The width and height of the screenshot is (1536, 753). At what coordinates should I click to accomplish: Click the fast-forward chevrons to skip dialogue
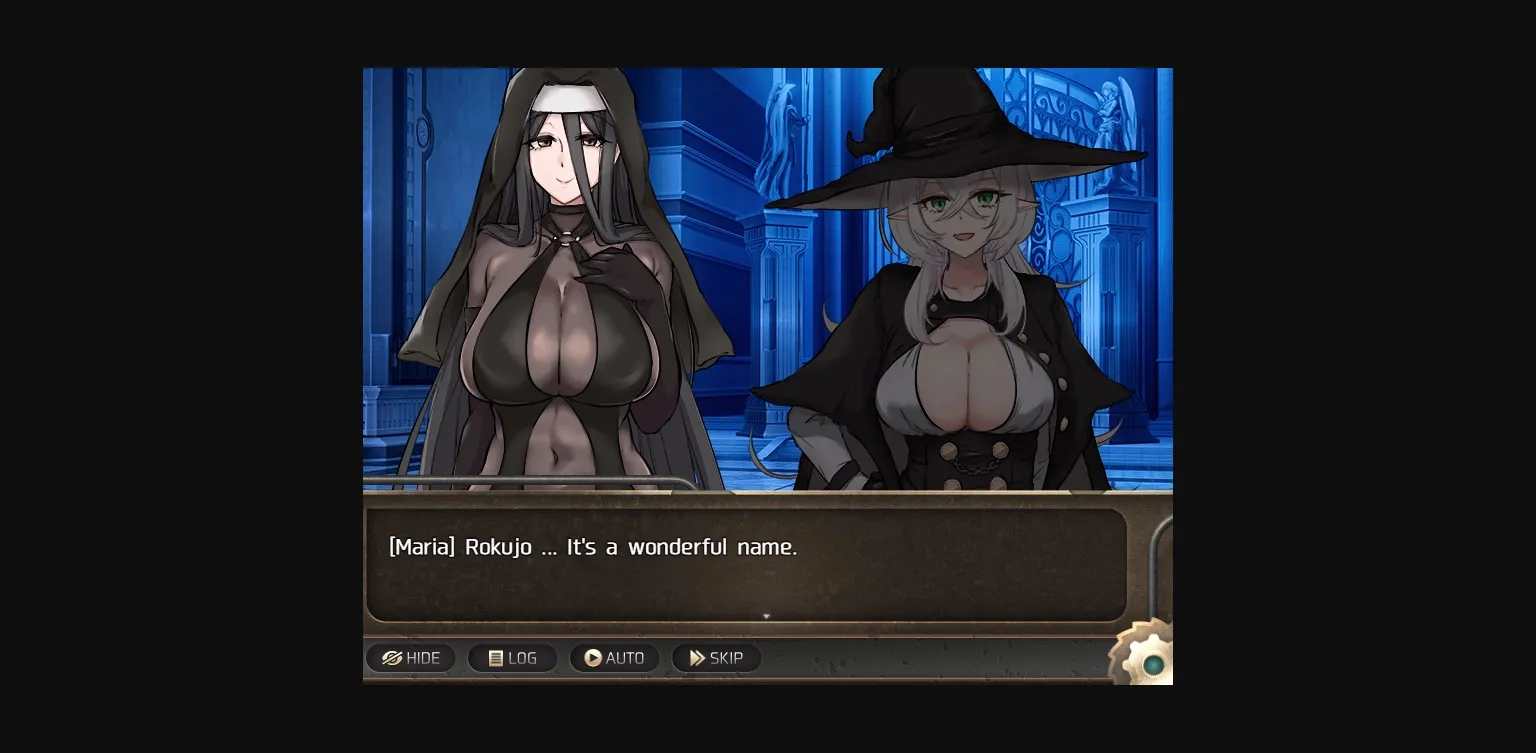coord(697,658)
